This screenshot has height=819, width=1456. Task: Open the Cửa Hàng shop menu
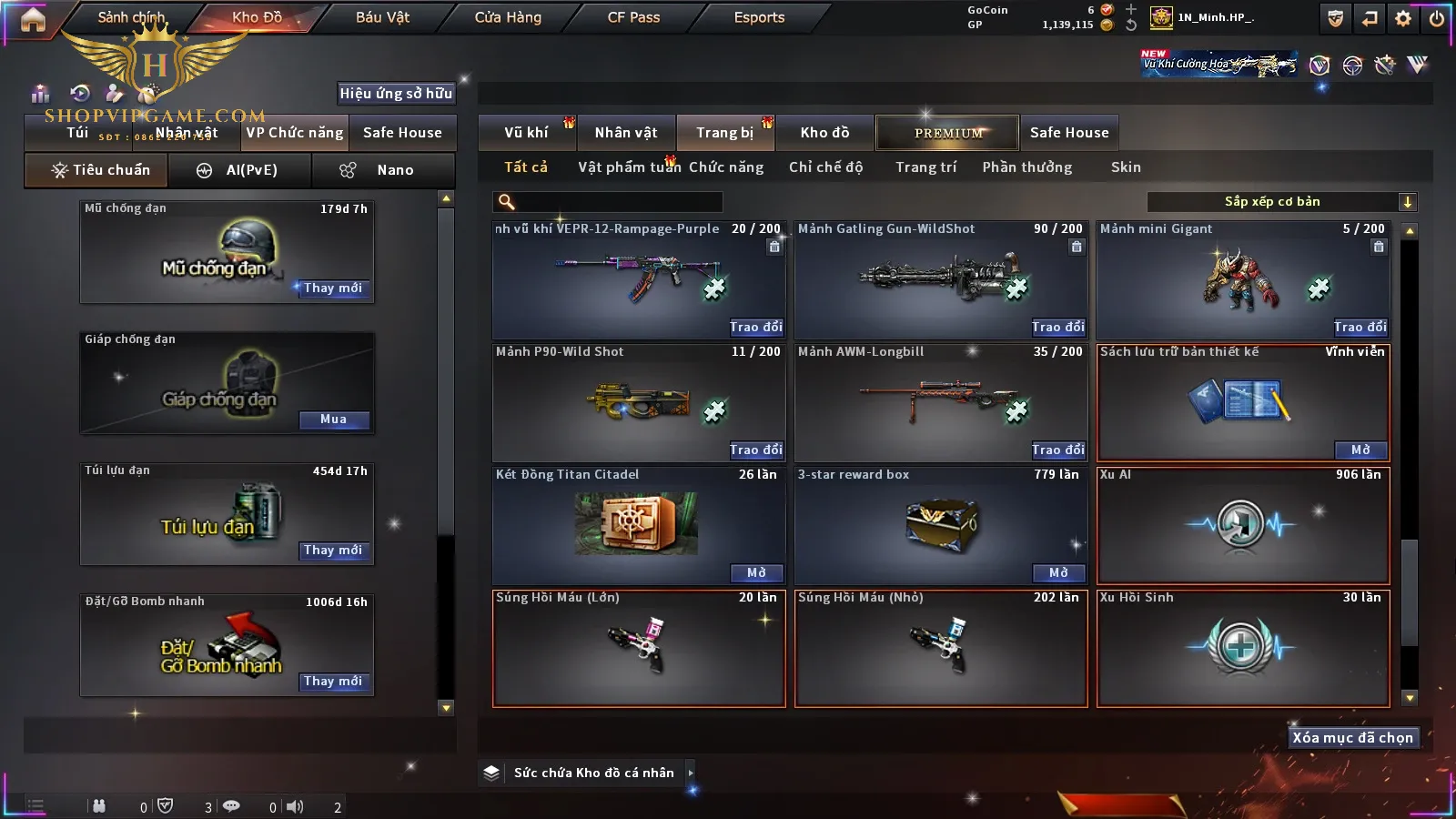tap(508, 17)
